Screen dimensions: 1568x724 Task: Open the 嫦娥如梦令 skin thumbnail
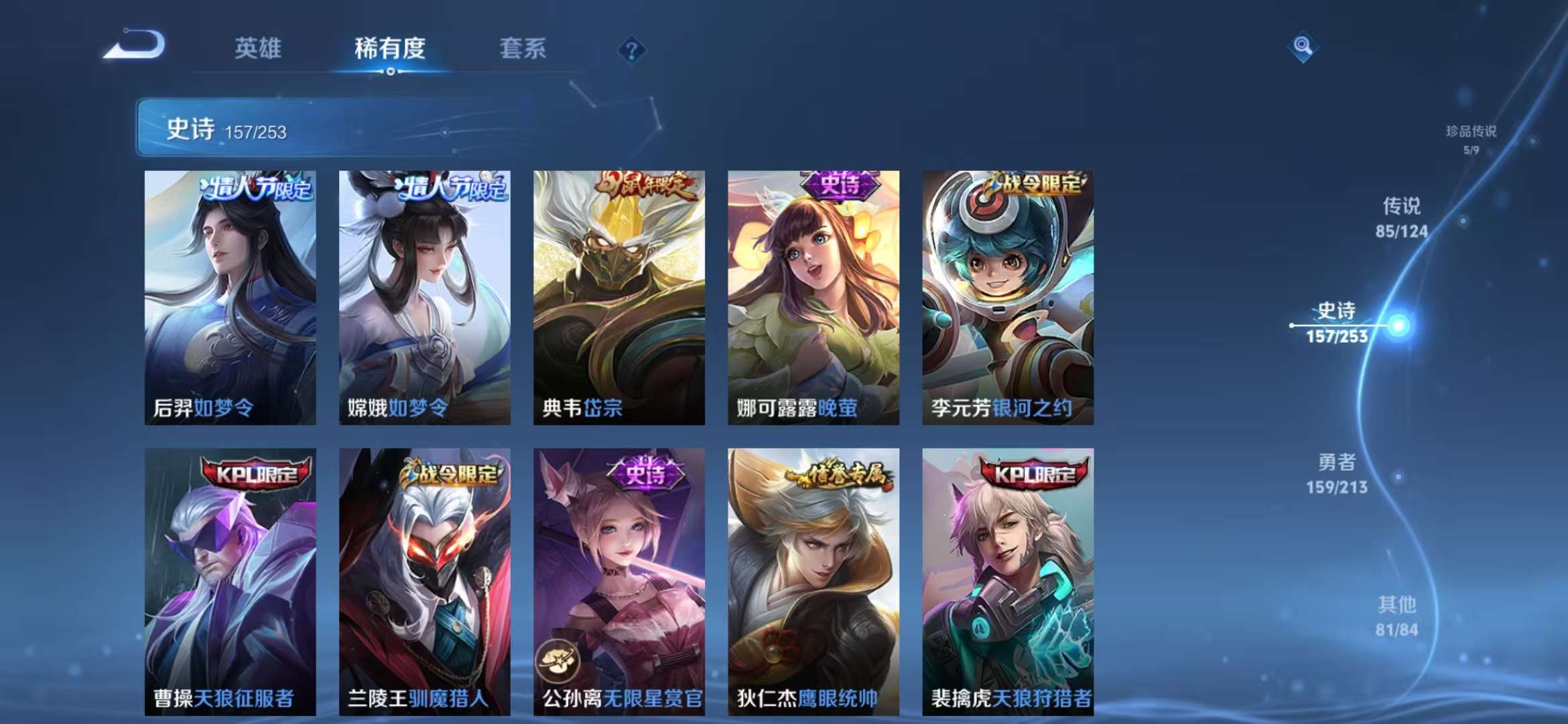(x=426, y=298)
